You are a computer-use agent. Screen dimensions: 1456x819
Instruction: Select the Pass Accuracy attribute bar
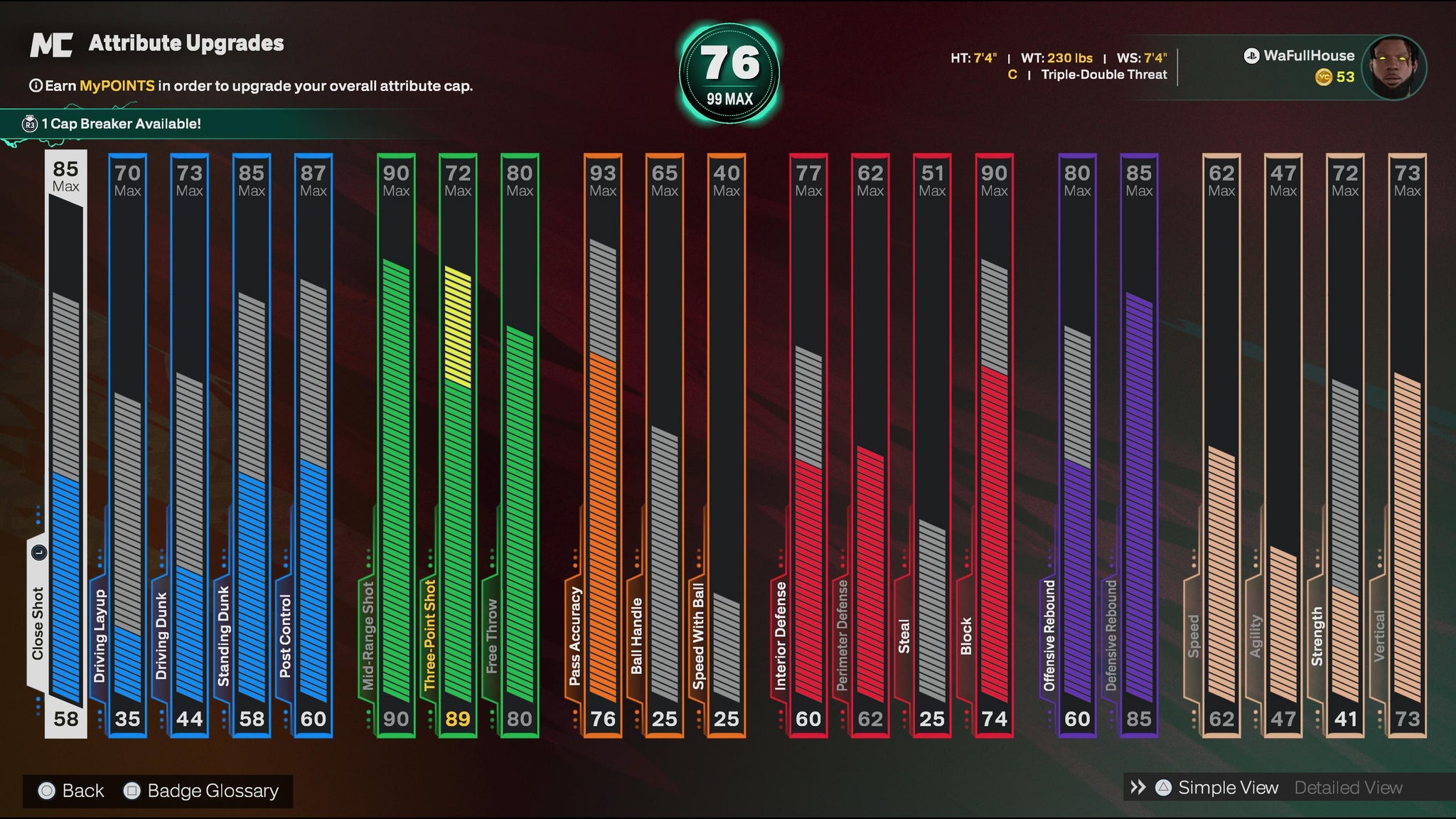(603, 444)
